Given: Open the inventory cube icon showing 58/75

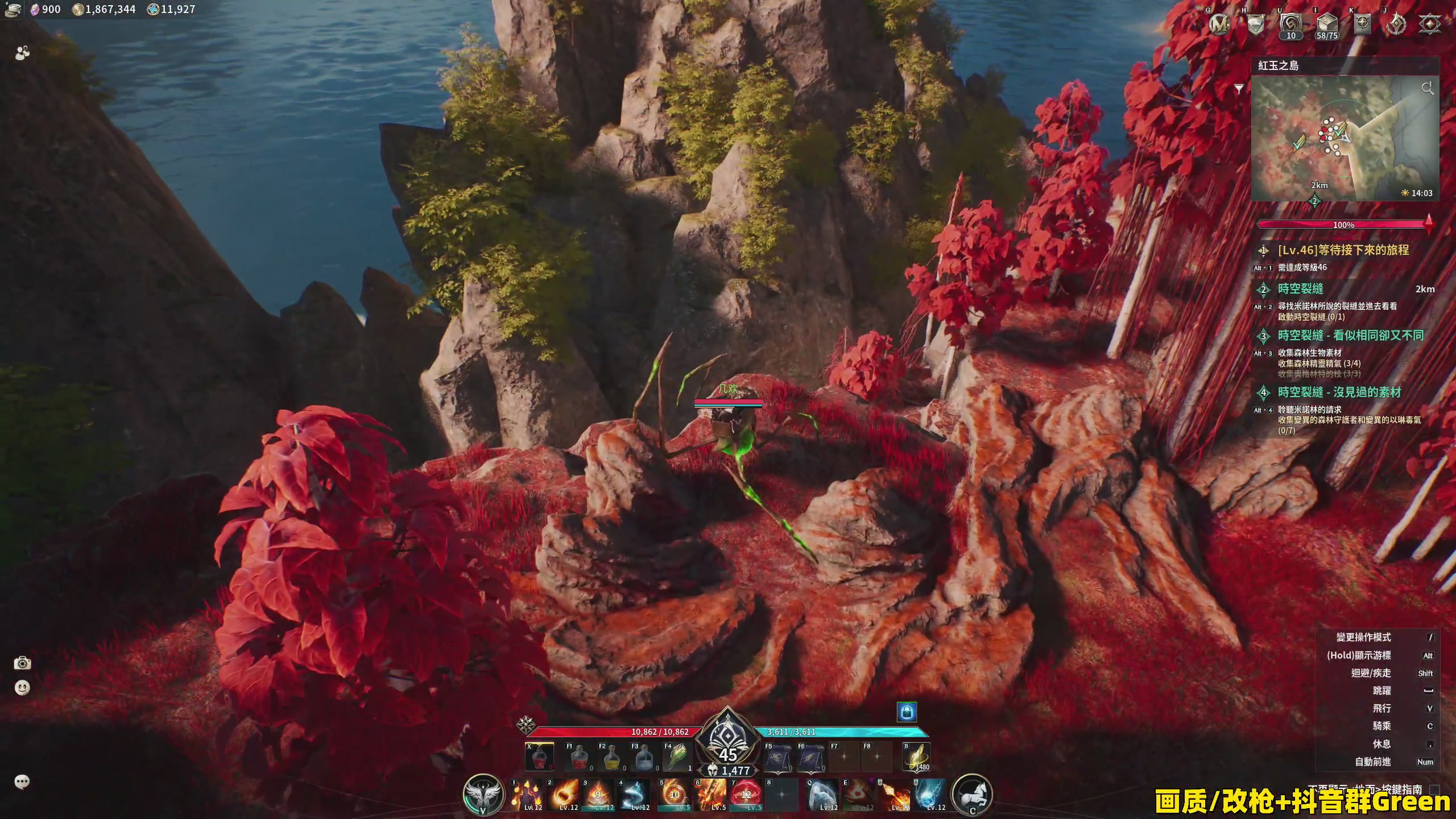Looking at the screenshot, I should [x=1326, y=24].
